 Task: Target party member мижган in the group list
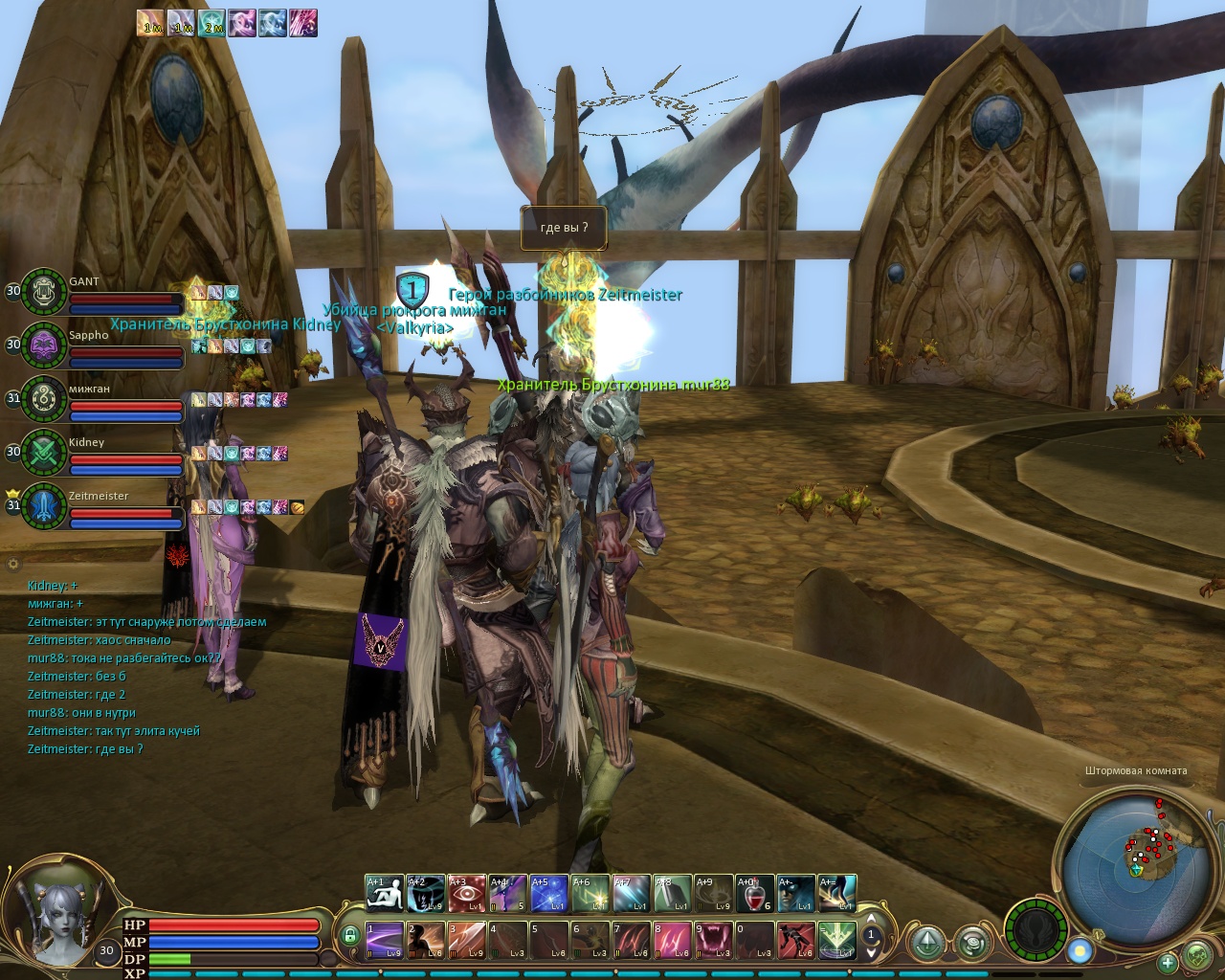[44, 399]
